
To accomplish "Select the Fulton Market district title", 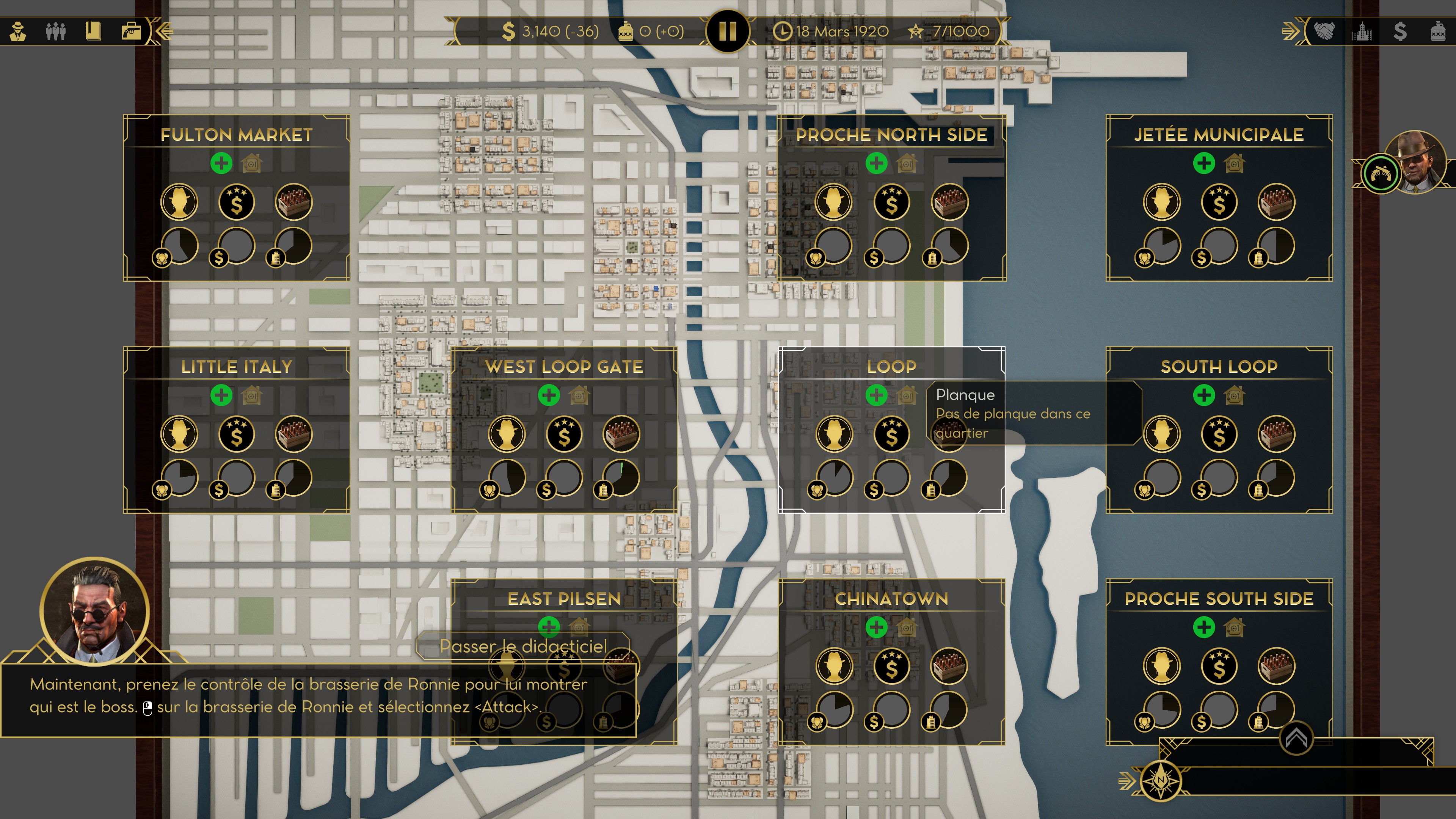I will point(236,135).
